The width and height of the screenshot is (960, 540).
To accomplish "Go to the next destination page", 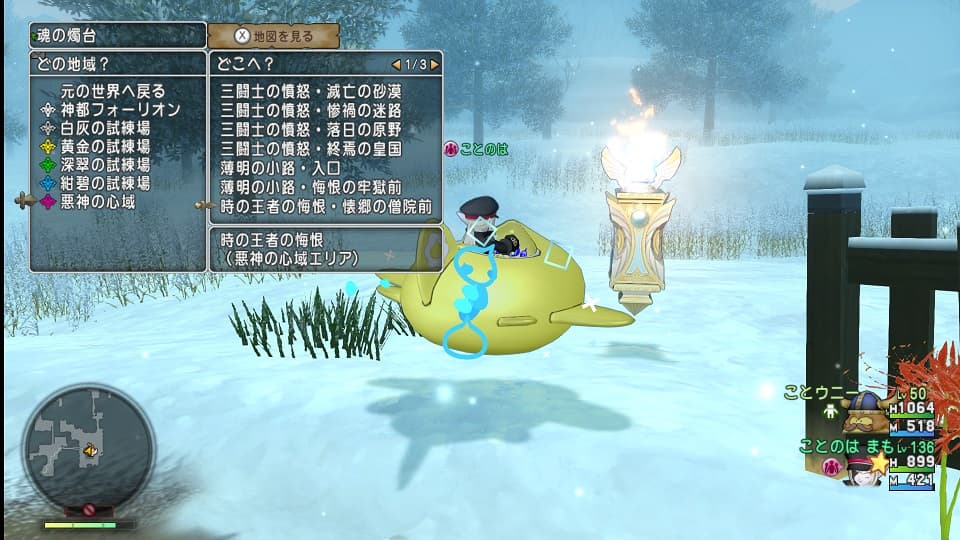I will (x=433, y=64).
